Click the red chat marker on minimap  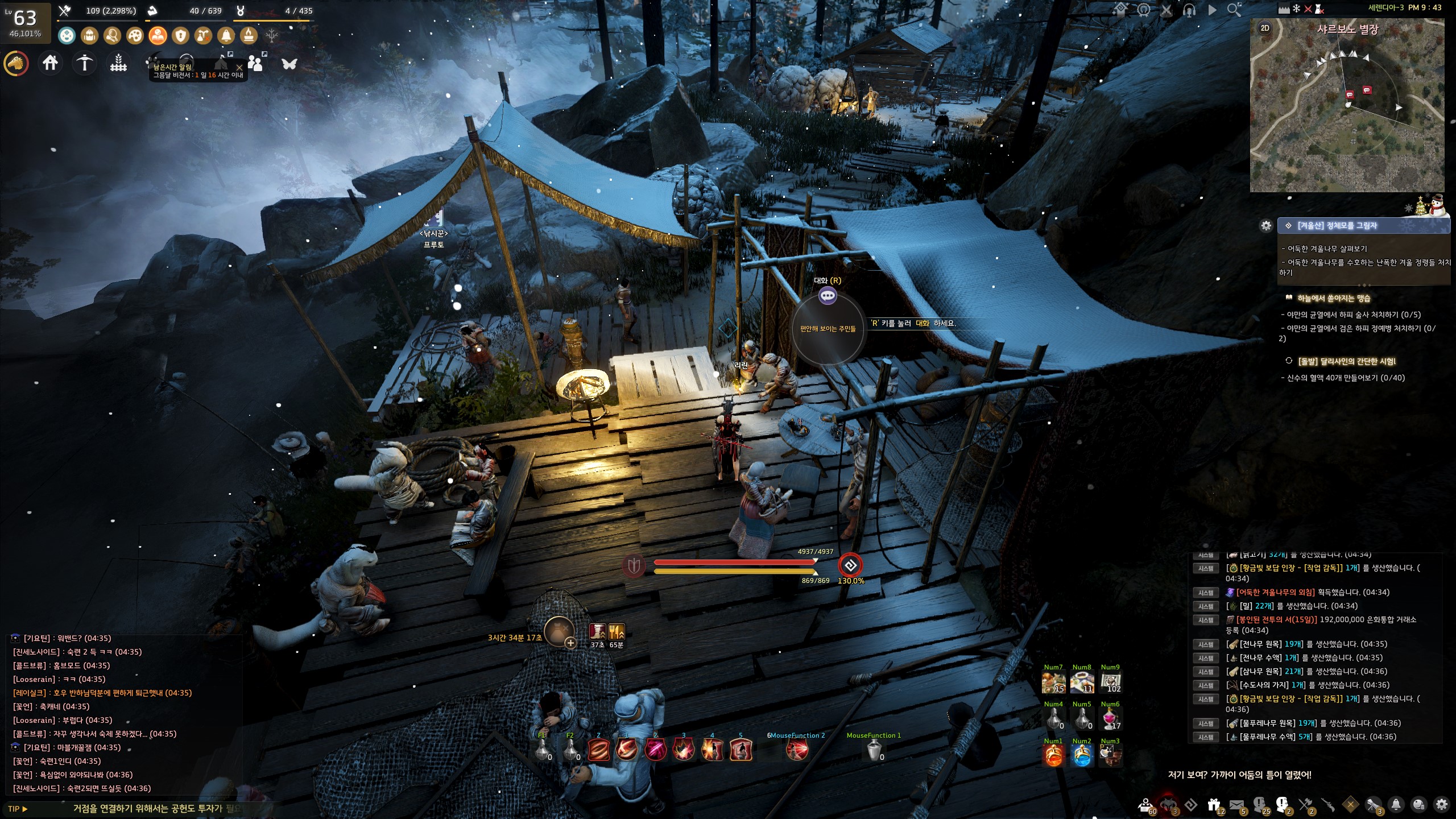(1367, 90)
